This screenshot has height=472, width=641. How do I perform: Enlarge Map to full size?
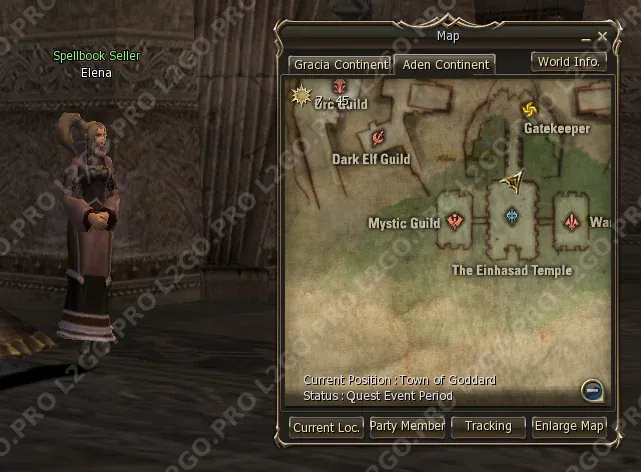[x=569, y=427]
